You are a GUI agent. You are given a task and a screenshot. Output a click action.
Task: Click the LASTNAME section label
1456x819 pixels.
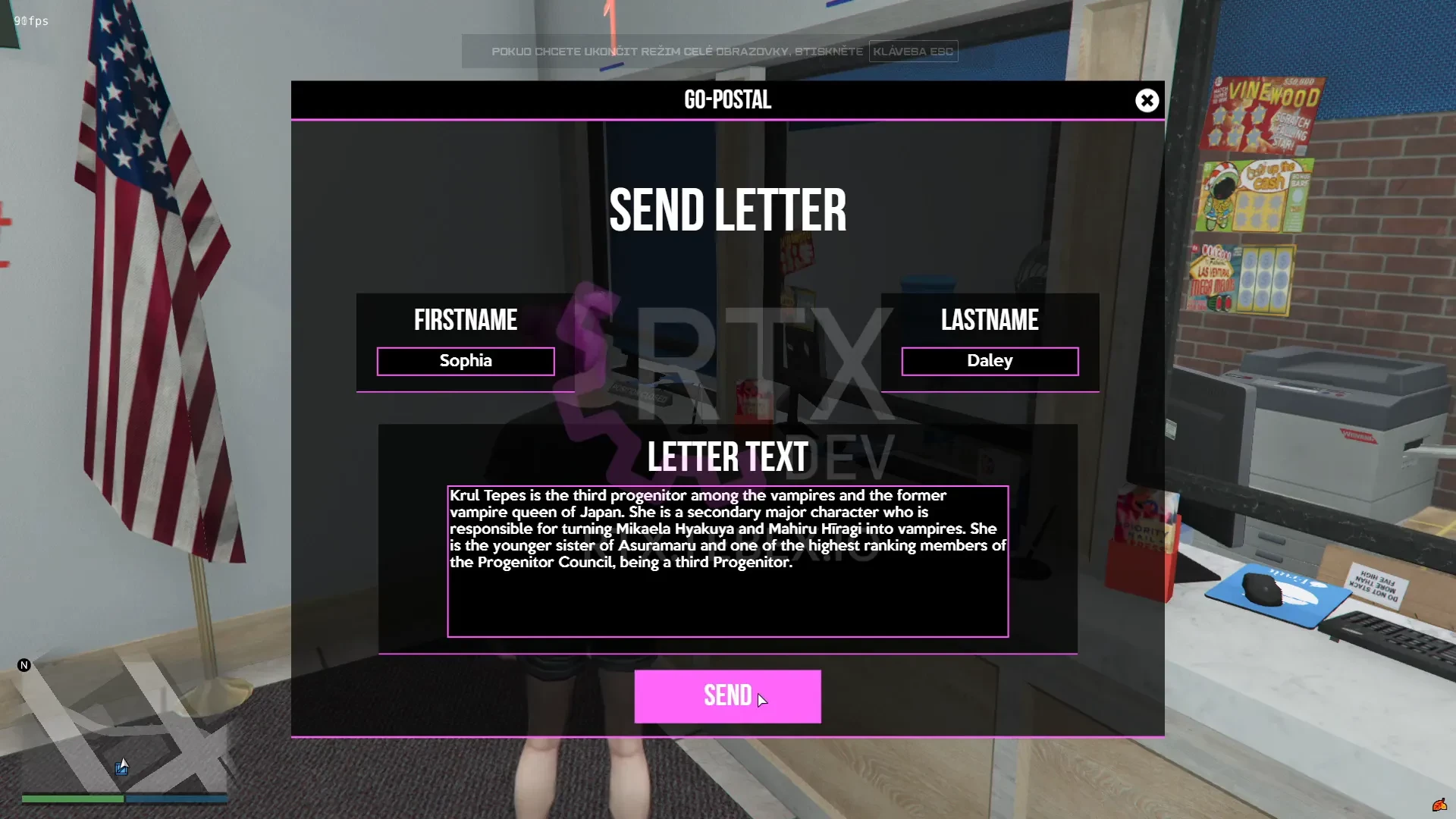(990, 320)
